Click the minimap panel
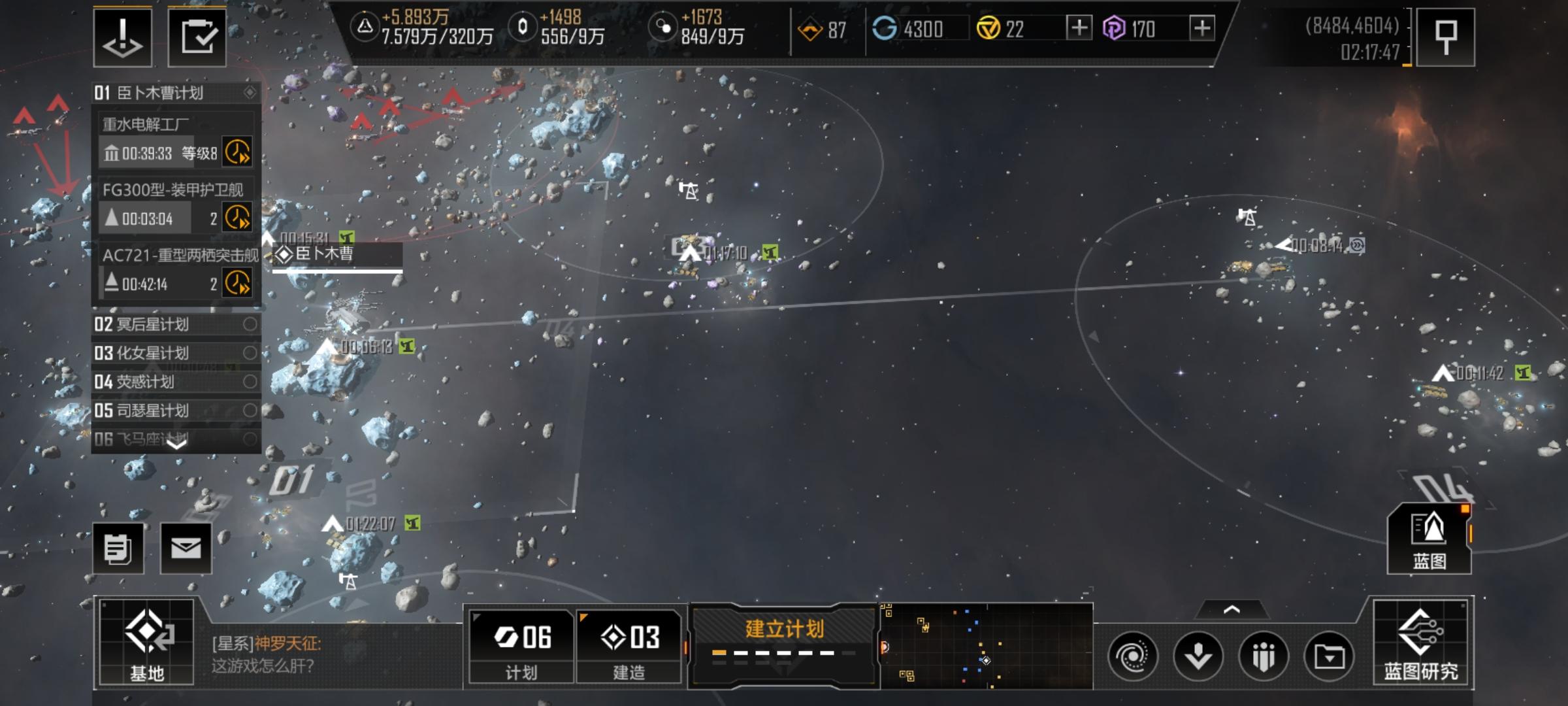1568x706 pixels. 987,646
